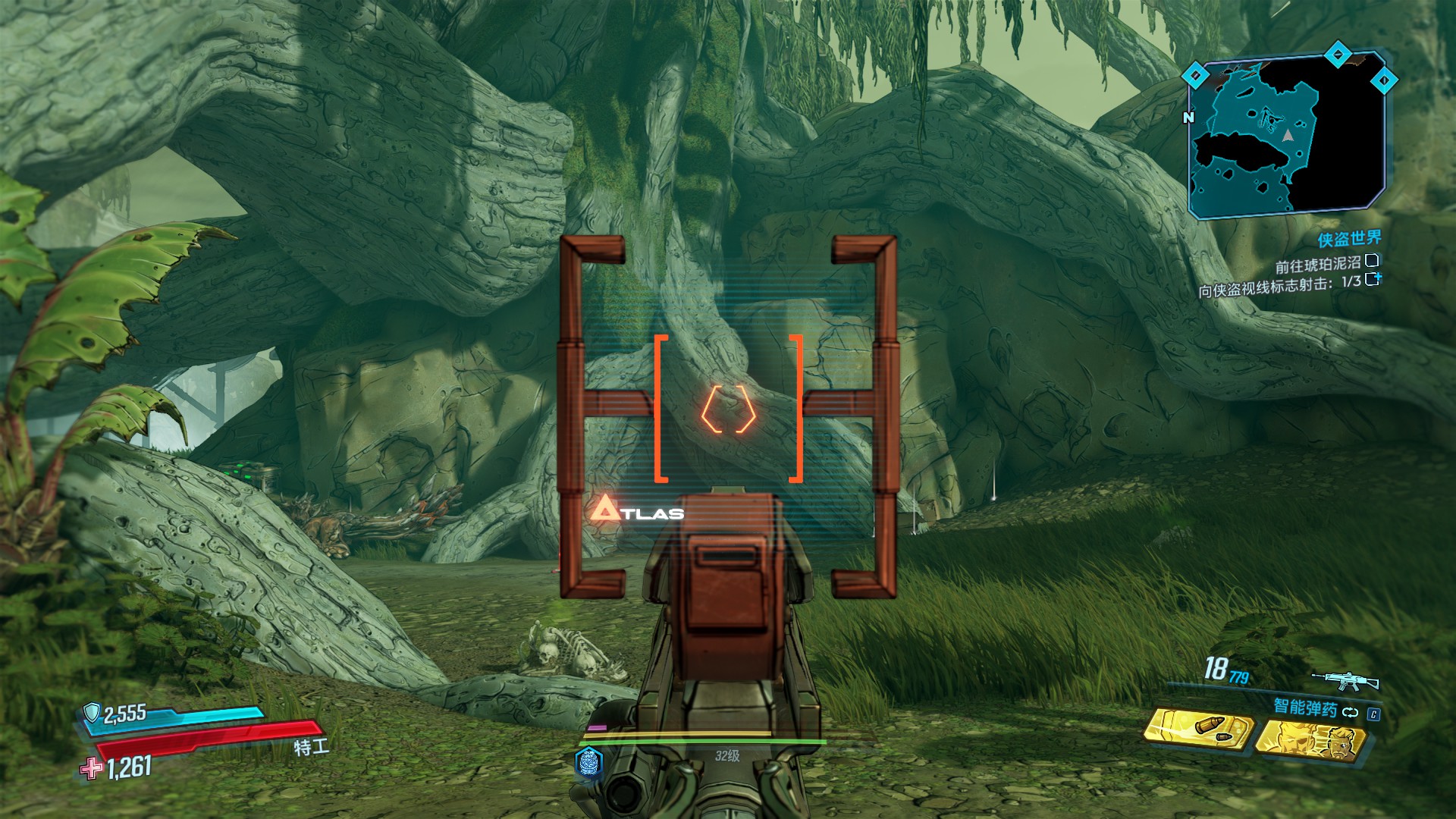Open the minimap
1456x819 pixels.
coord(1288,136)
